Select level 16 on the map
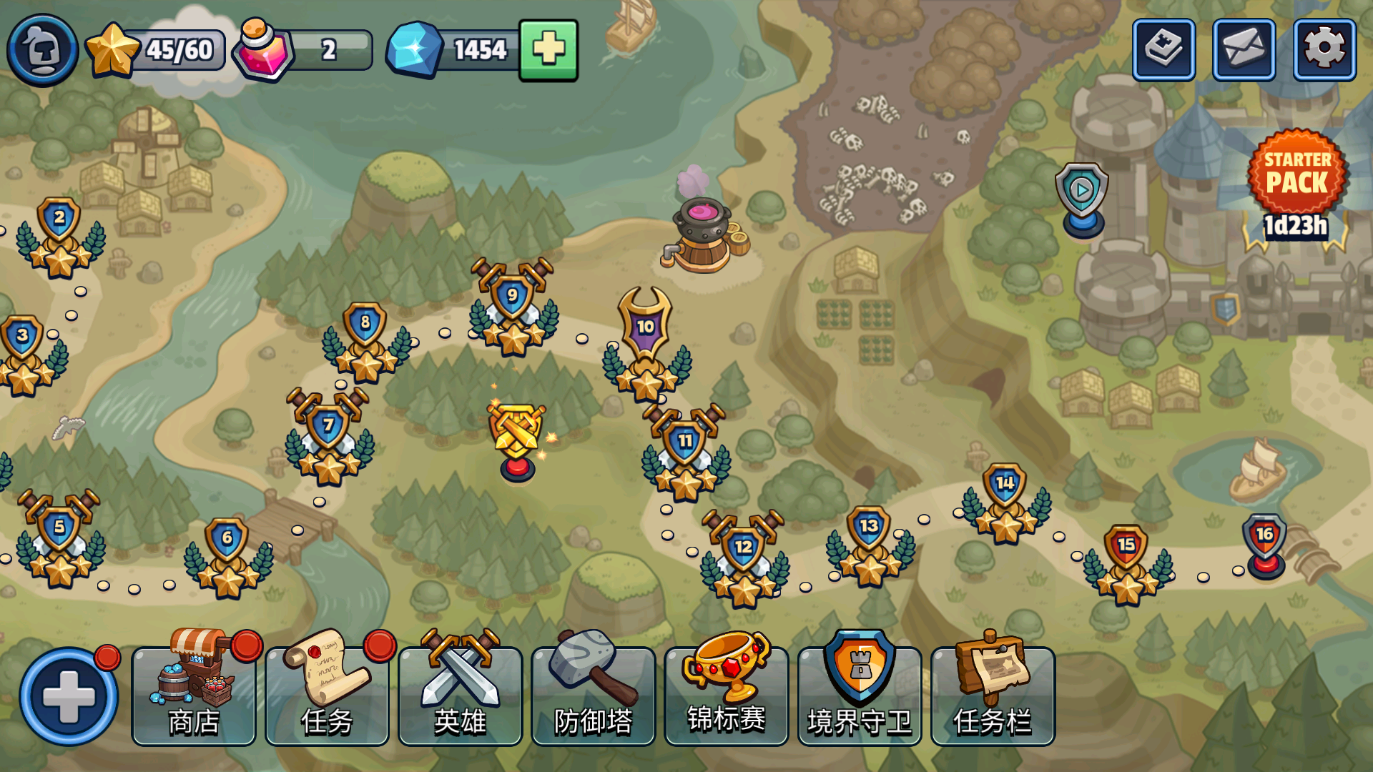This screenshot has width=1373, height=772. click(1265, 541)
